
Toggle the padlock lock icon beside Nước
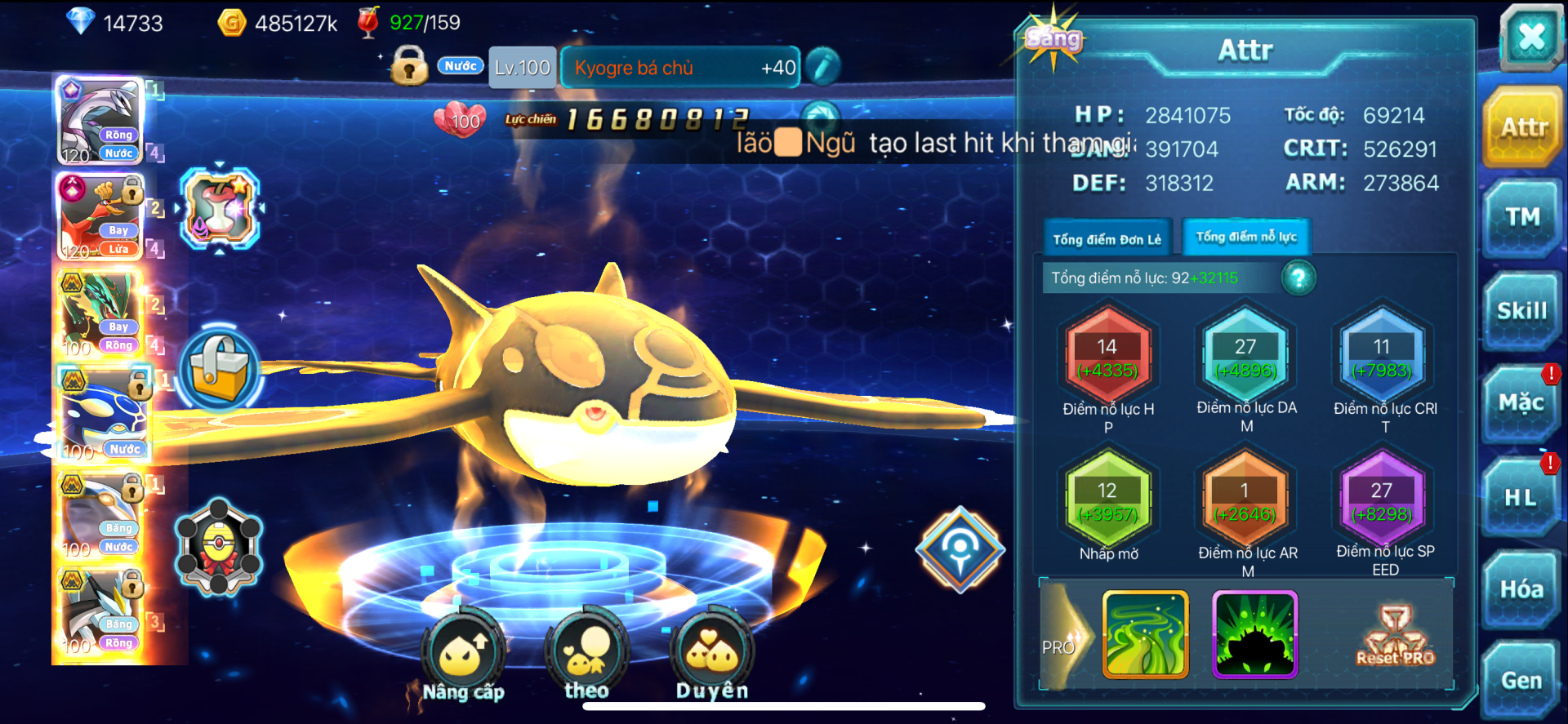coord(409,66)
